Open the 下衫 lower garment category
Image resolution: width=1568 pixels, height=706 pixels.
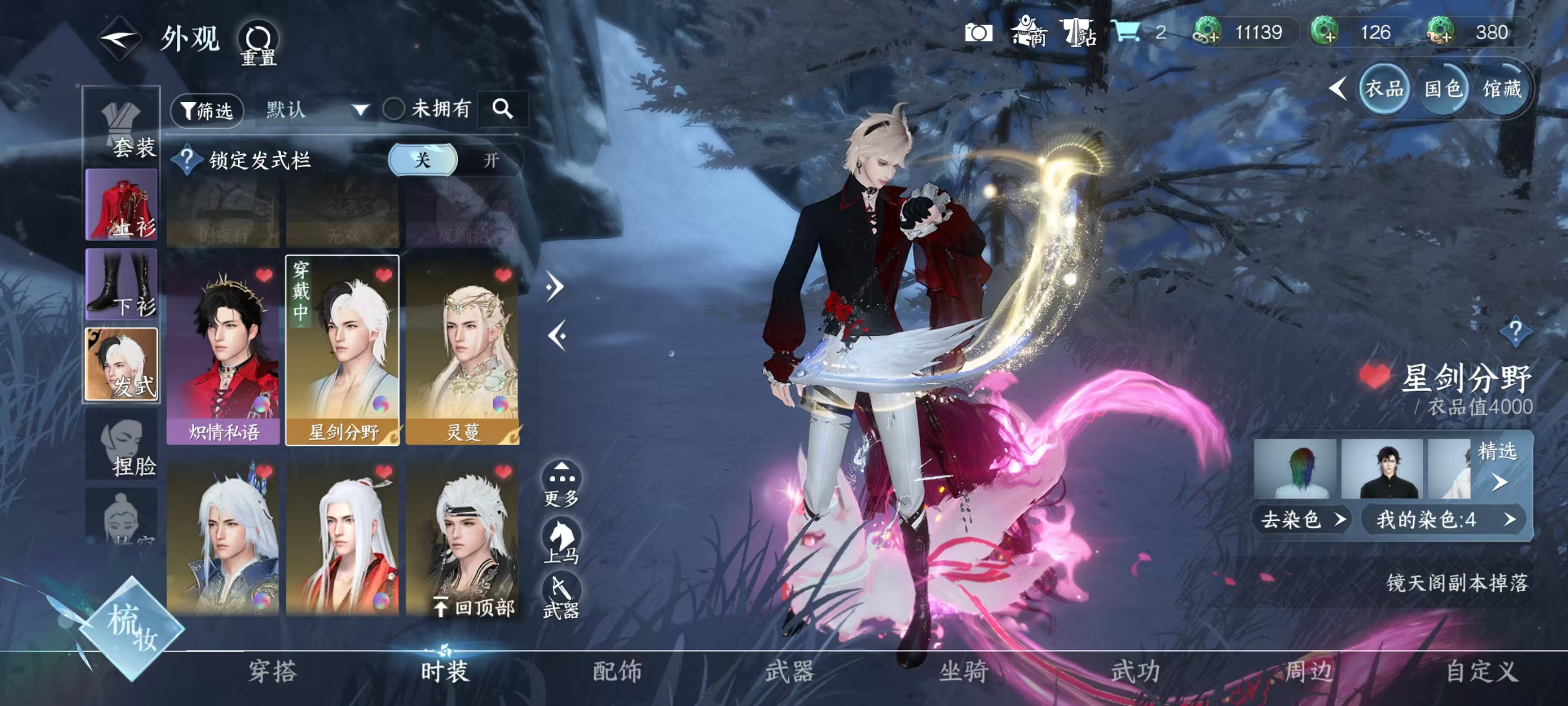click(122, 284)
